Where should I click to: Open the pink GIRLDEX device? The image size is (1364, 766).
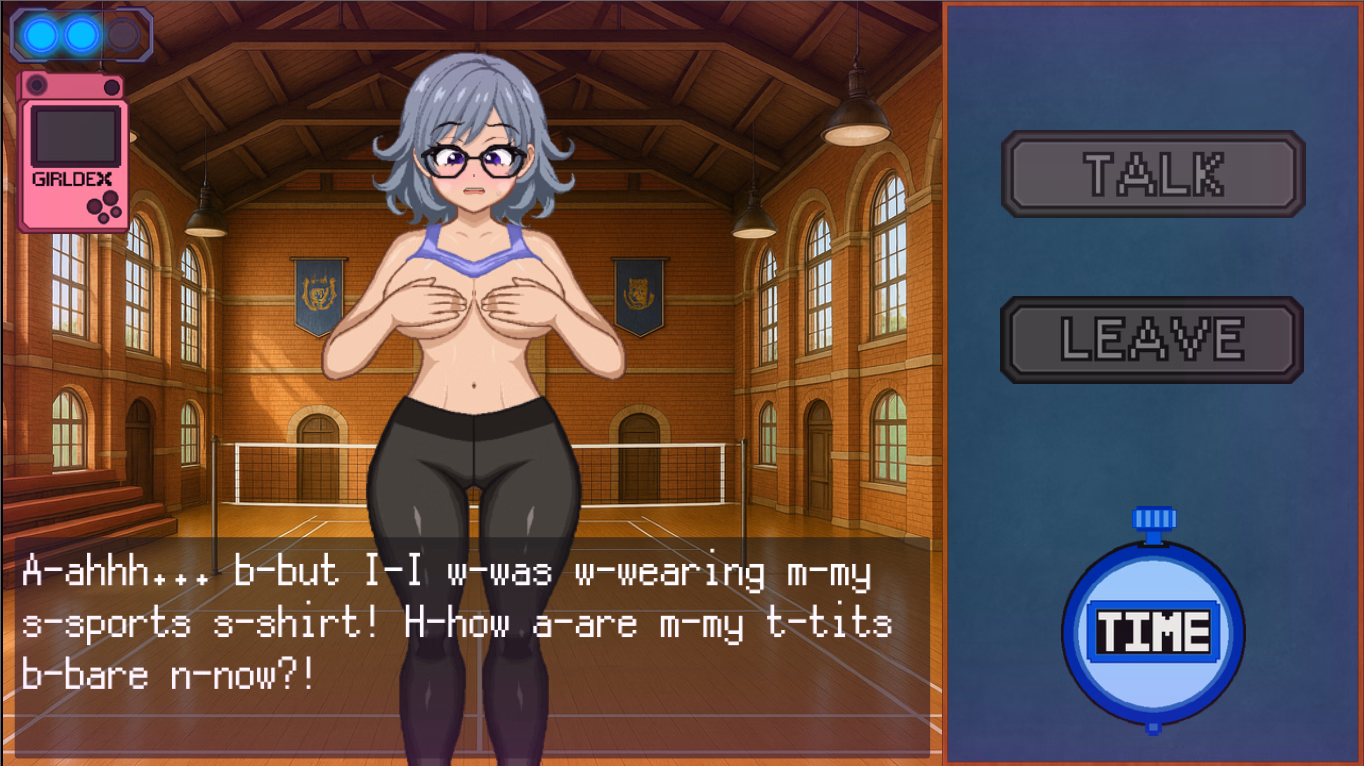(x=72, y=152)
